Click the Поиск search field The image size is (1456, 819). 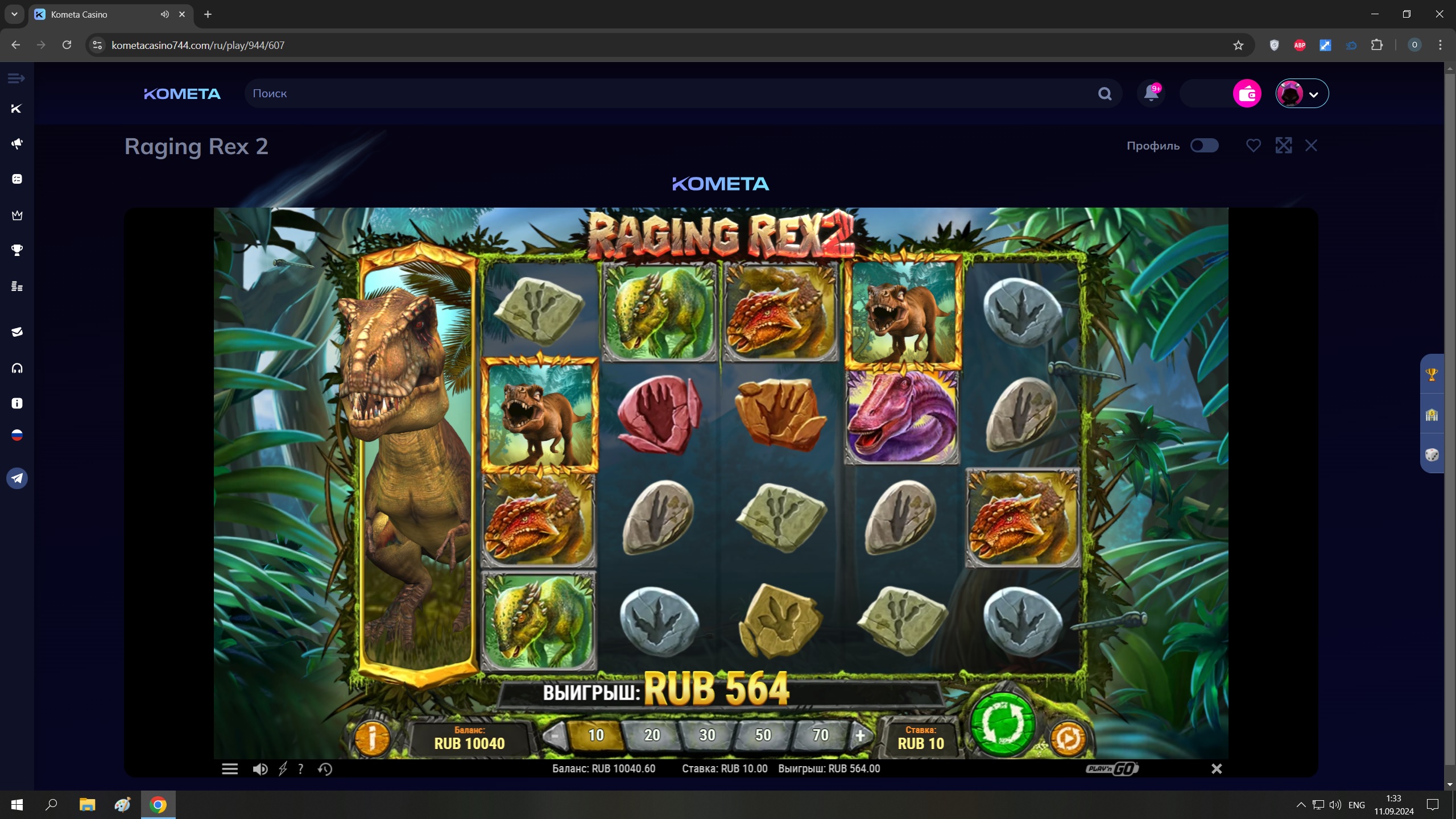671,93
